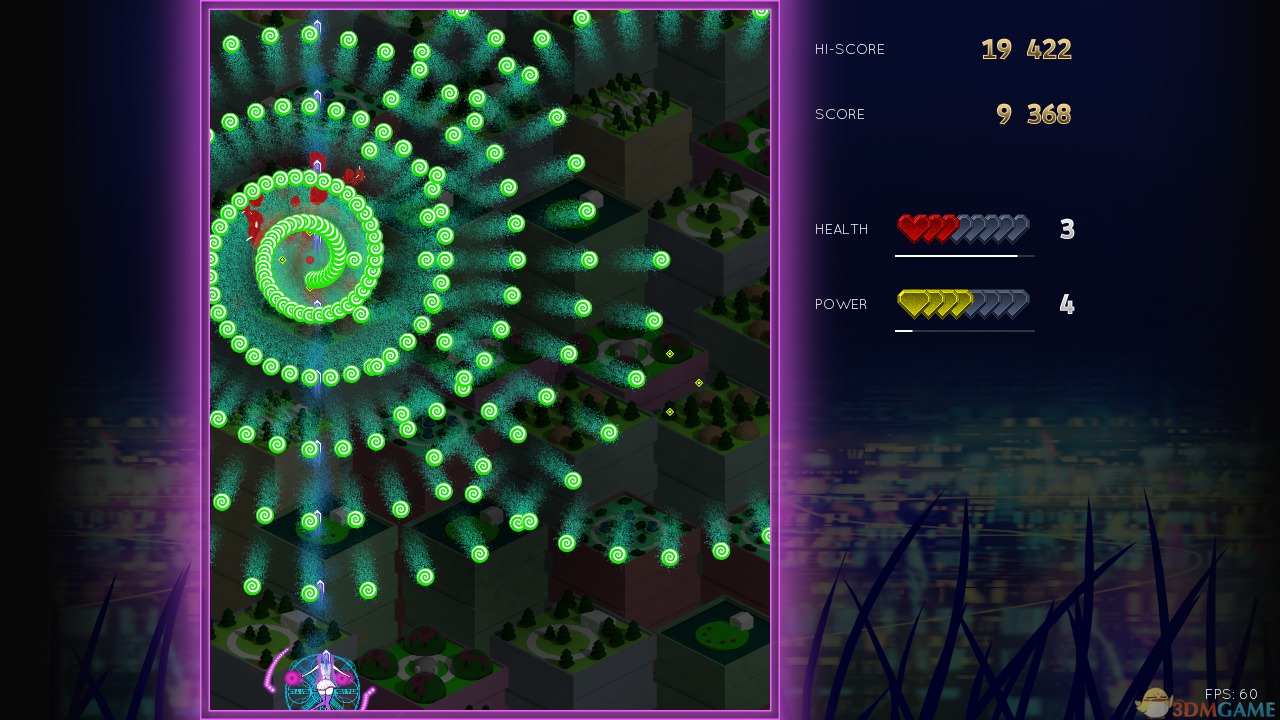Select the third red heart in HEALTH row

[950, 228]
